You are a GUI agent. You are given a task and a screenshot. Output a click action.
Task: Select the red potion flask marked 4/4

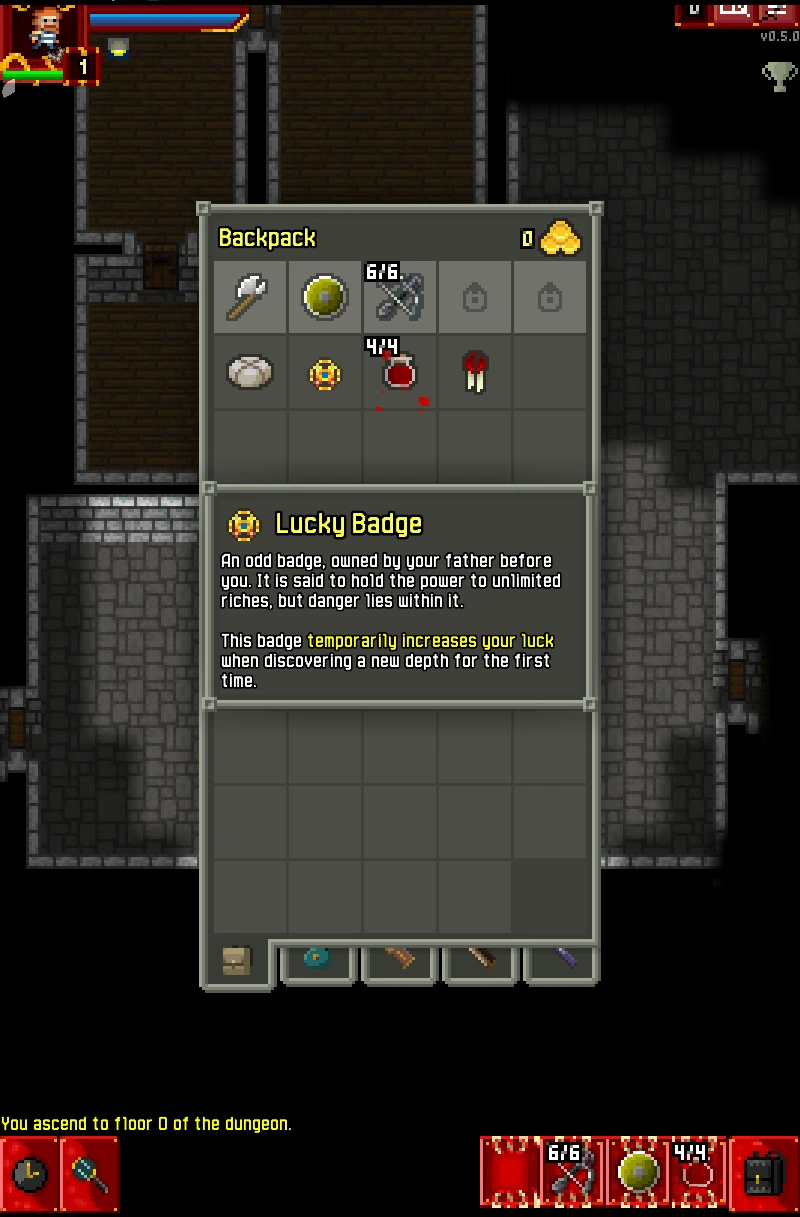(x=400, y=372)
